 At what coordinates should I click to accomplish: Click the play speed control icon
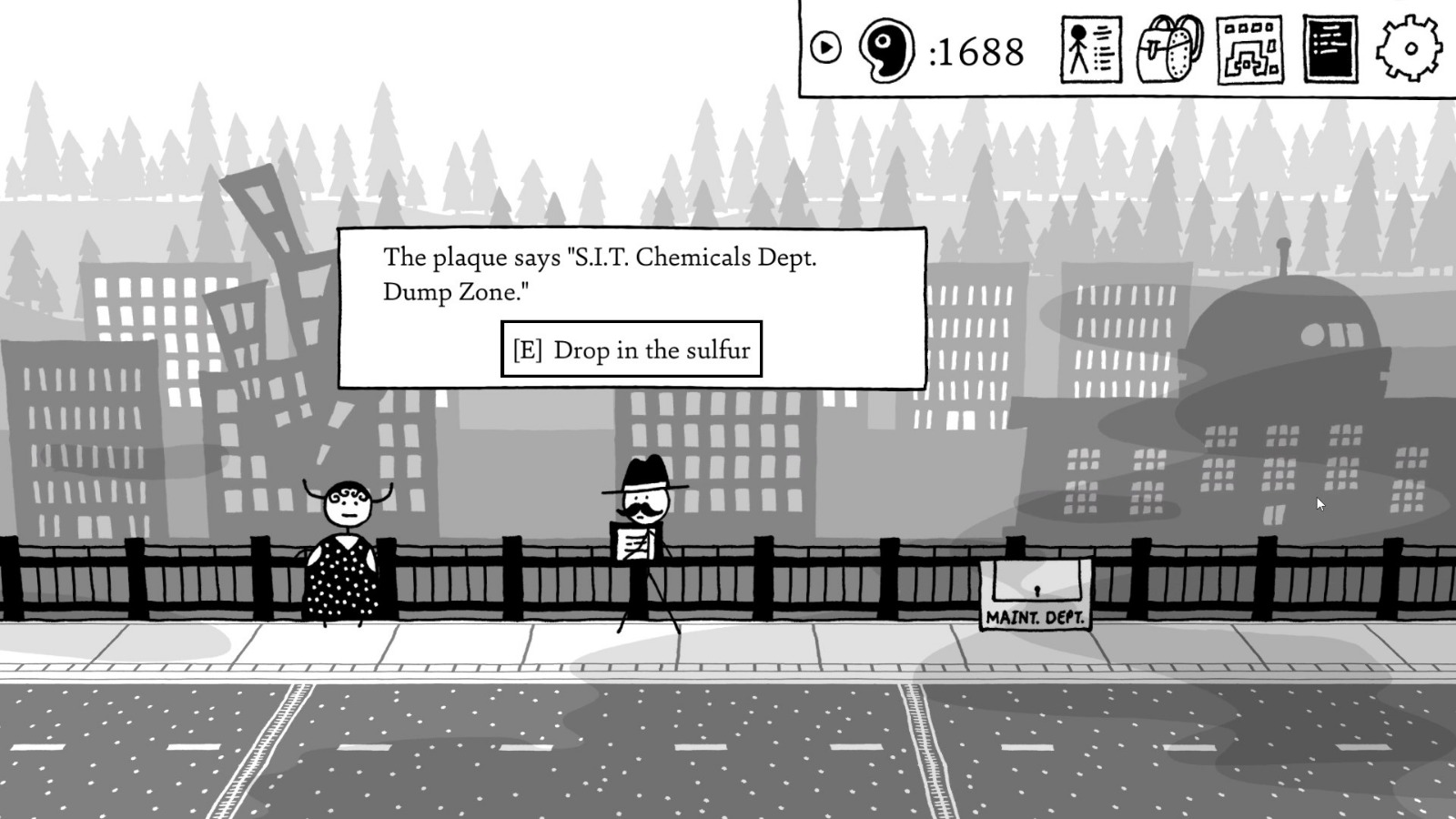(826, 45)
